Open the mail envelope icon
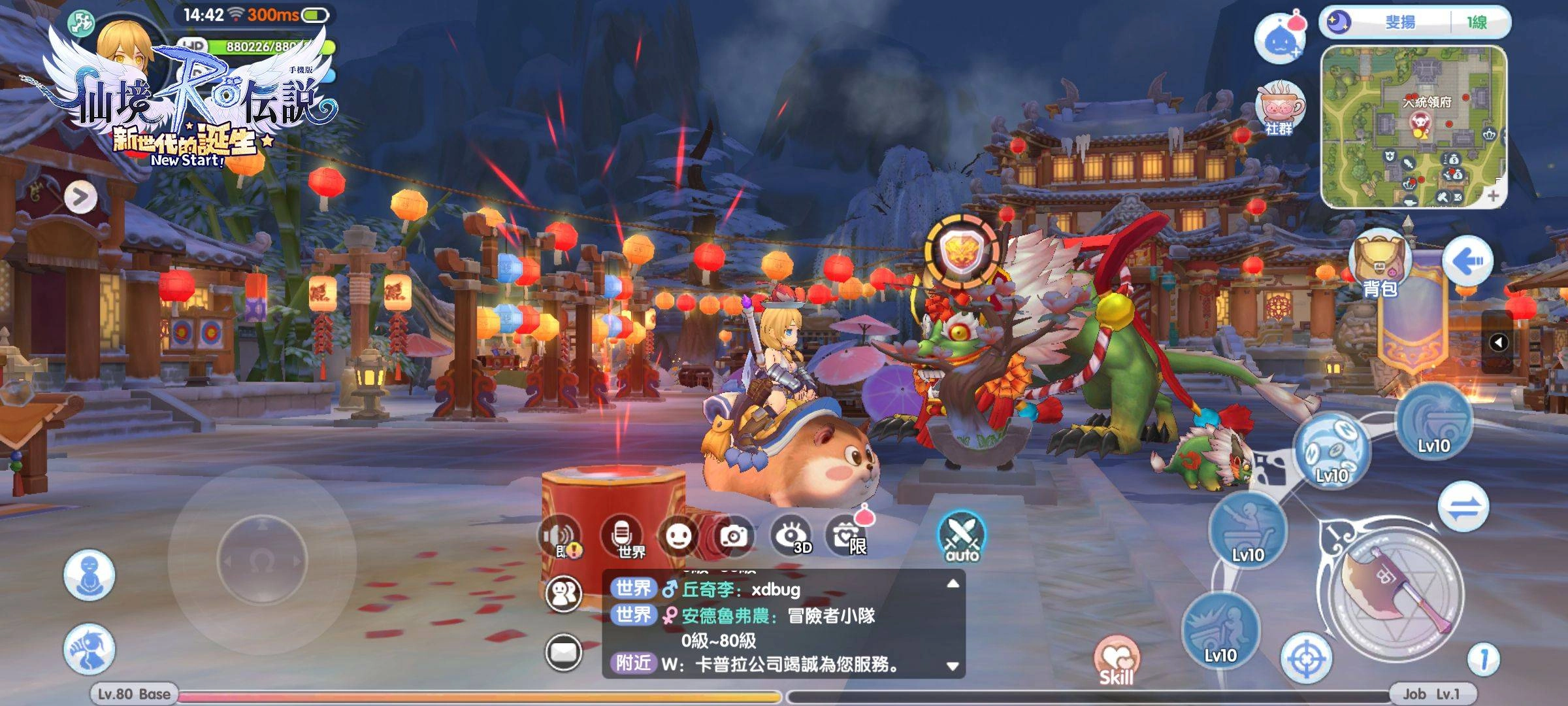1568x706 pixels. click(x=563, y=652)
